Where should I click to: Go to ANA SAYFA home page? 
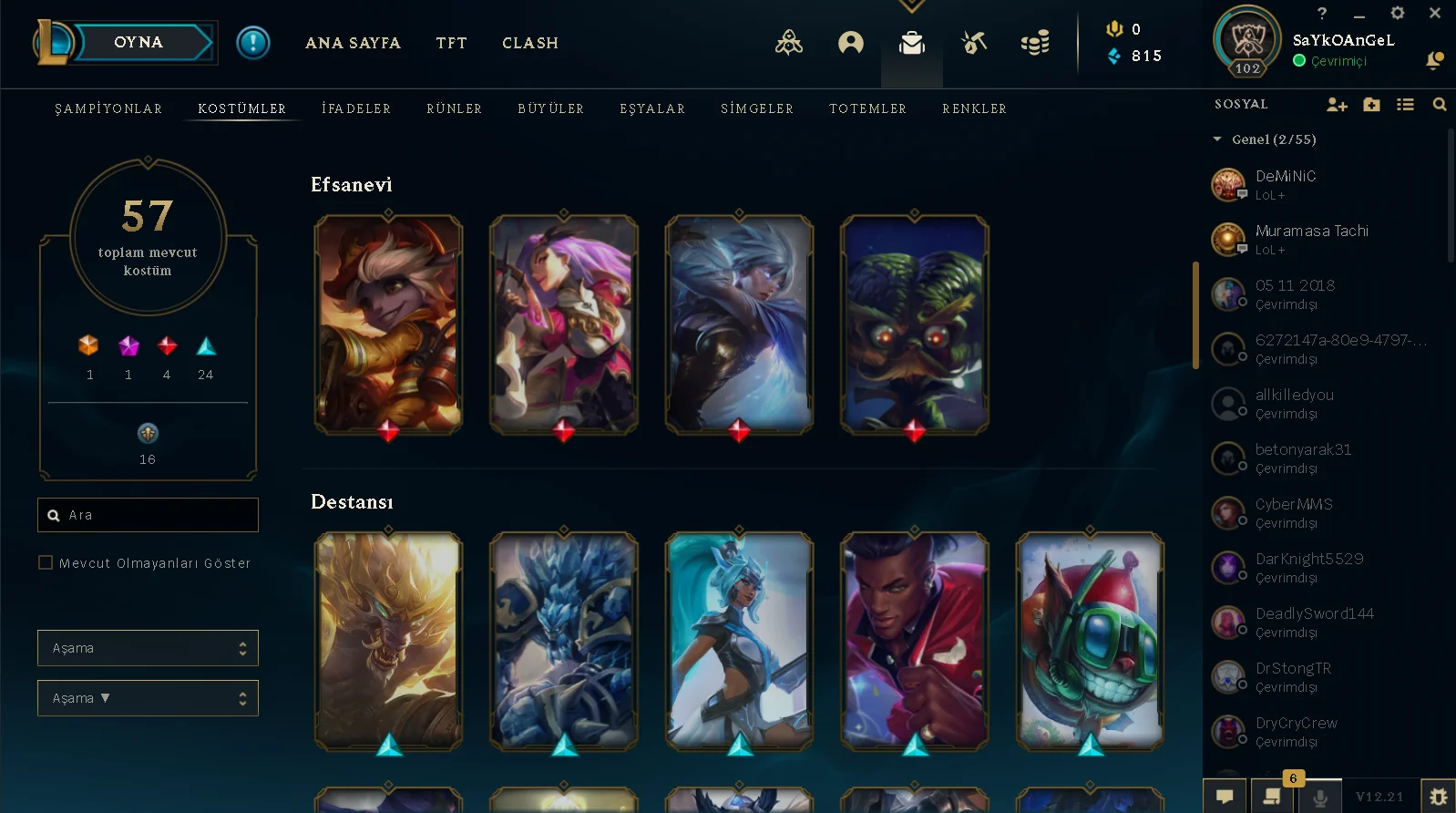(353, 43)
